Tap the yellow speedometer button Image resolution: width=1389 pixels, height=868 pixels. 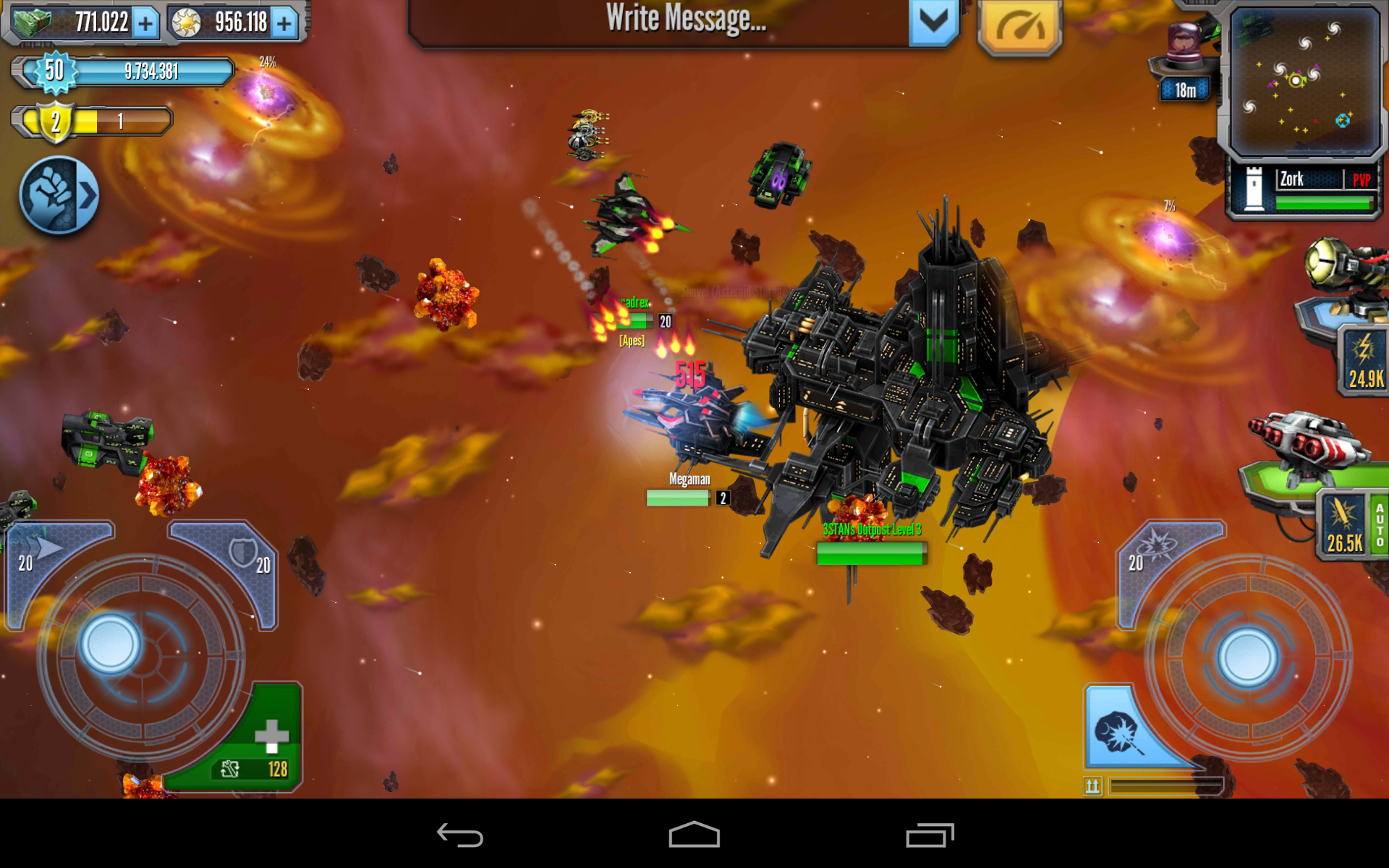point(1019,26)
